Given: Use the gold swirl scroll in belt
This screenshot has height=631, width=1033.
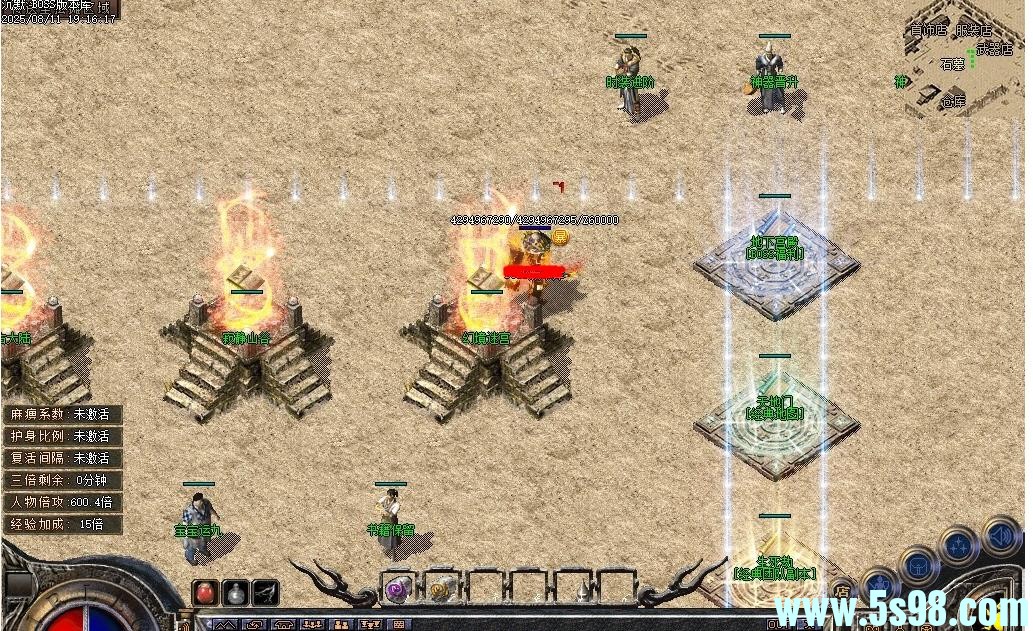Looking at the screenshot, I should tap(441, 587).
